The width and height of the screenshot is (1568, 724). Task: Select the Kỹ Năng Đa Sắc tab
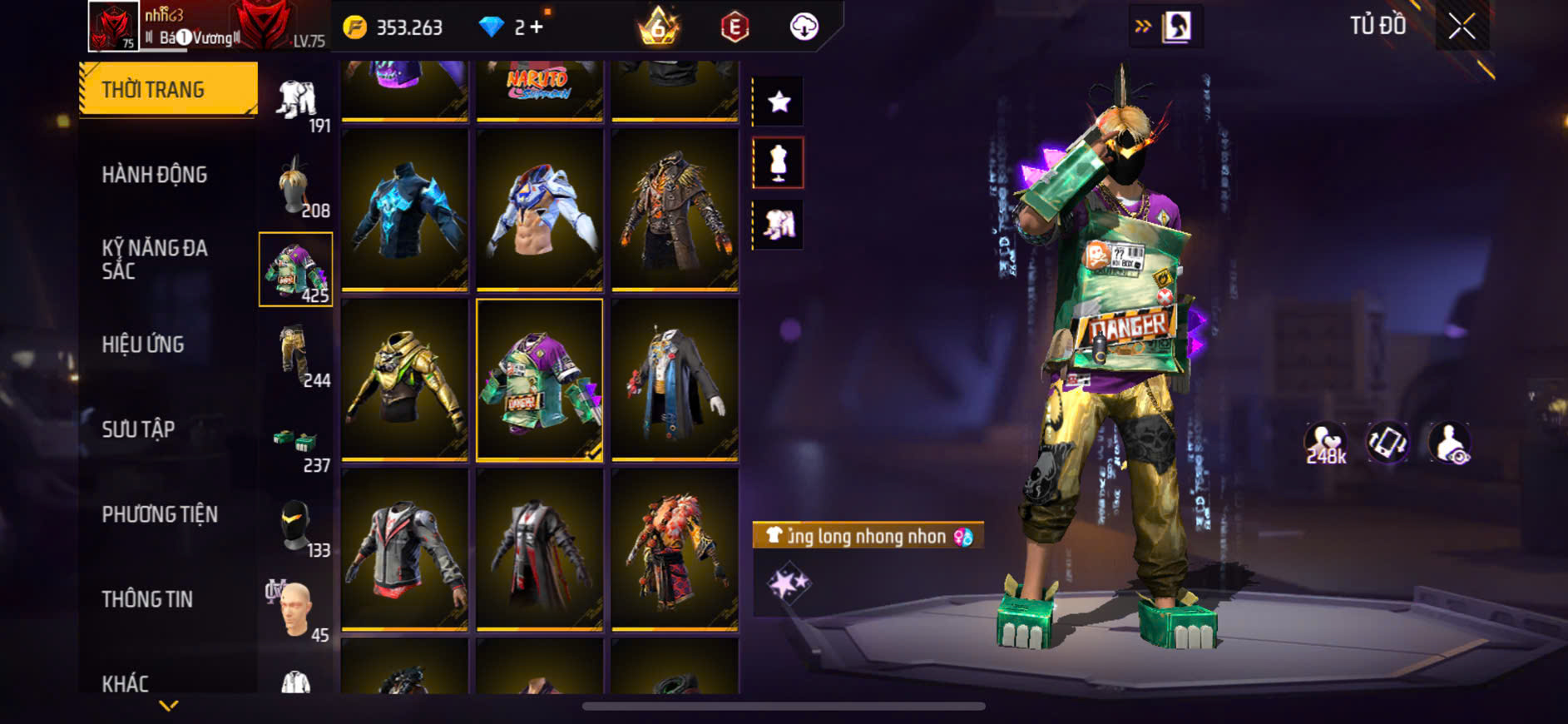(155, 259)
